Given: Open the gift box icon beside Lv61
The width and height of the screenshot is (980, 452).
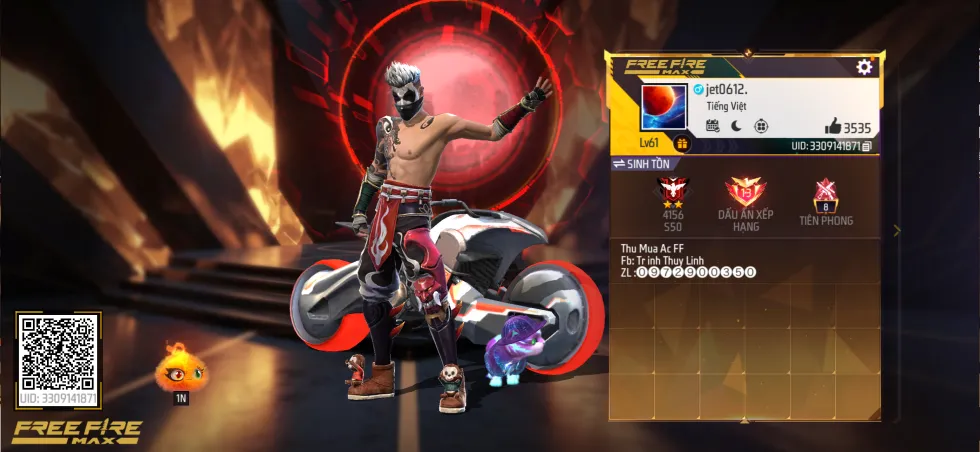Looking at the screenshot, I should pyautogui.click(x=682, y=143).
